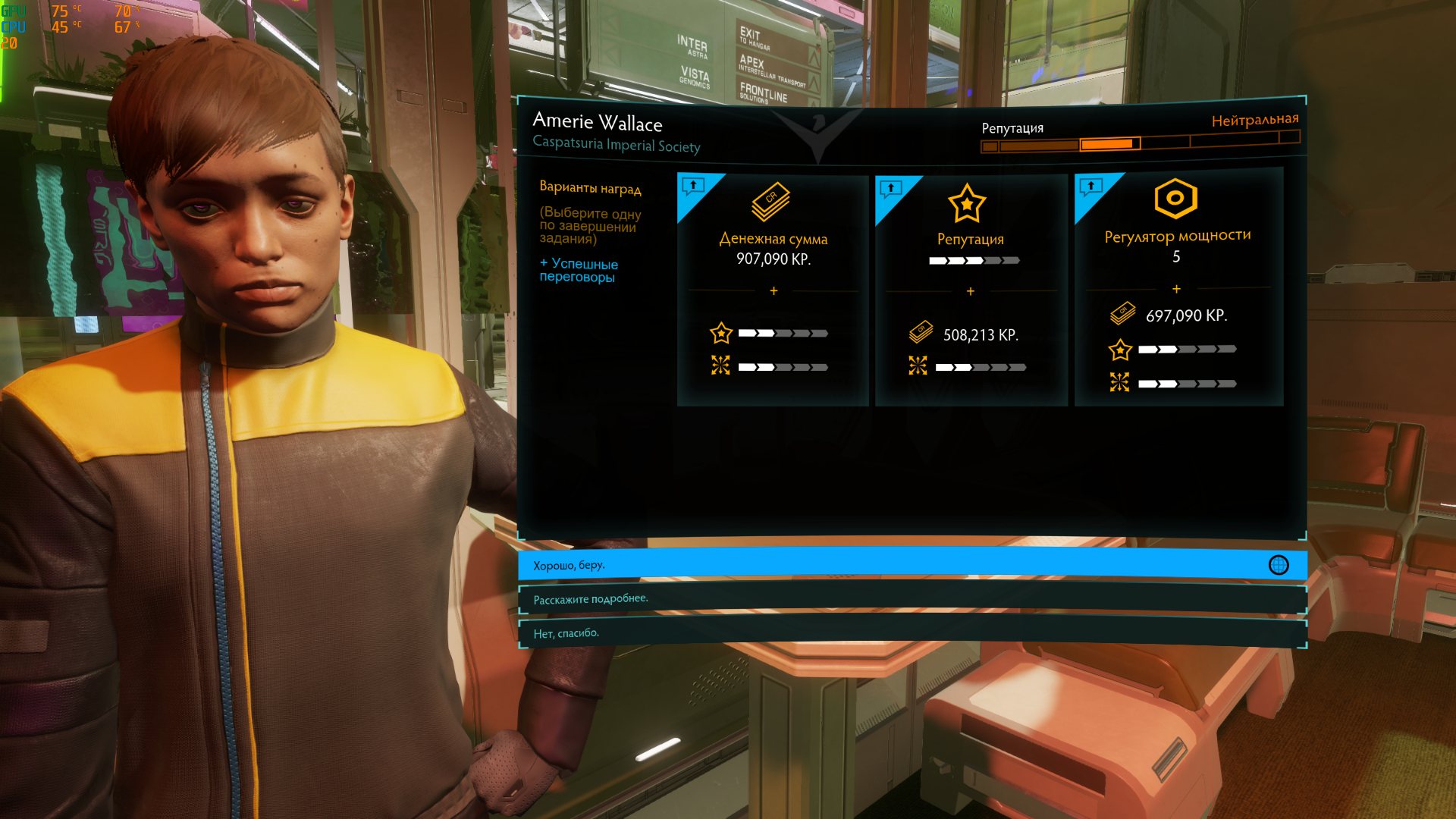Choose the "Хорошо, беру." reply
This screenshot has height=819, width=1456.
coord(912,565)
